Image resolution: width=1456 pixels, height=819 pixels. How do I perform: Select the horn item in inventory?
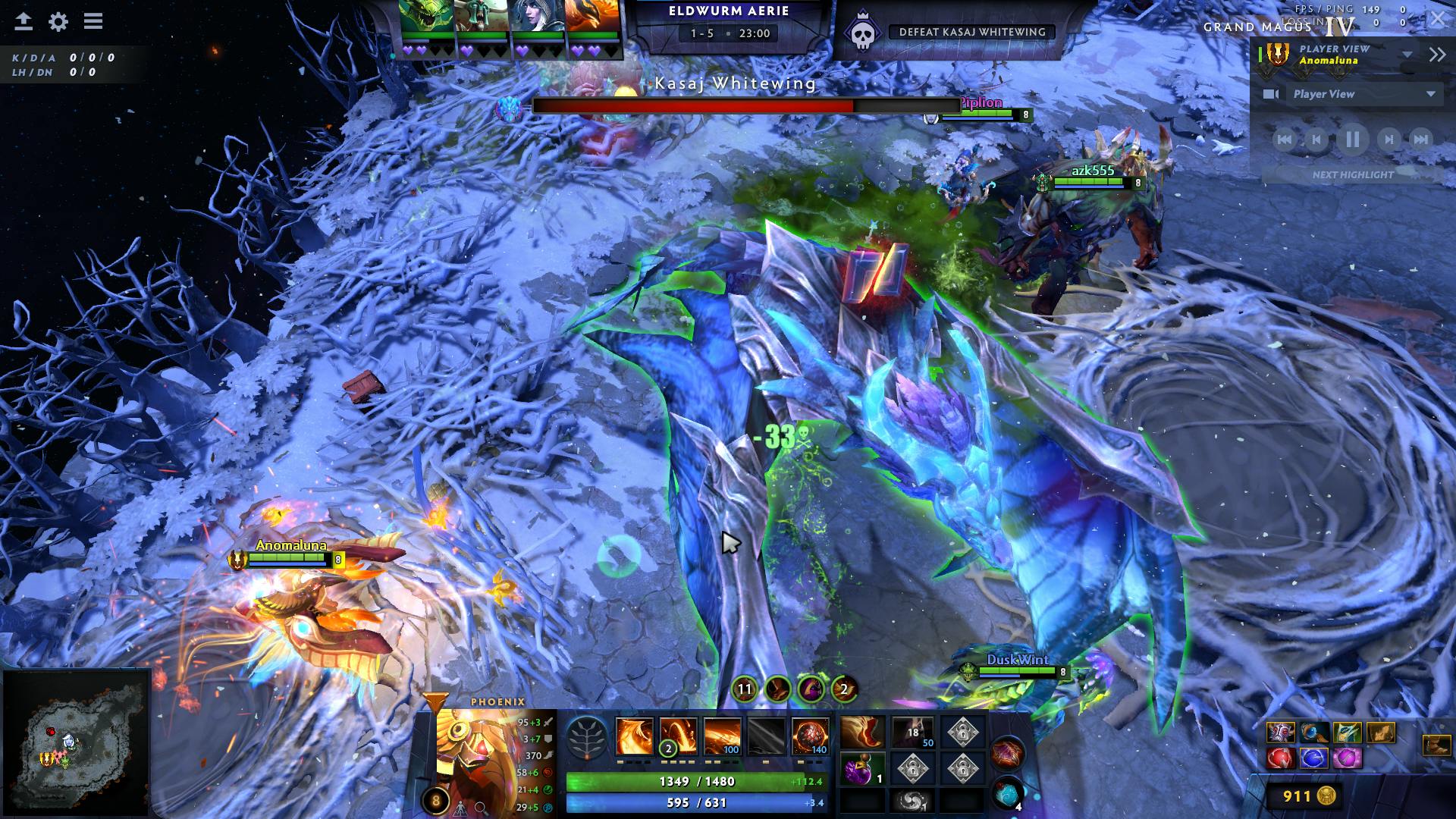[862, 733]
